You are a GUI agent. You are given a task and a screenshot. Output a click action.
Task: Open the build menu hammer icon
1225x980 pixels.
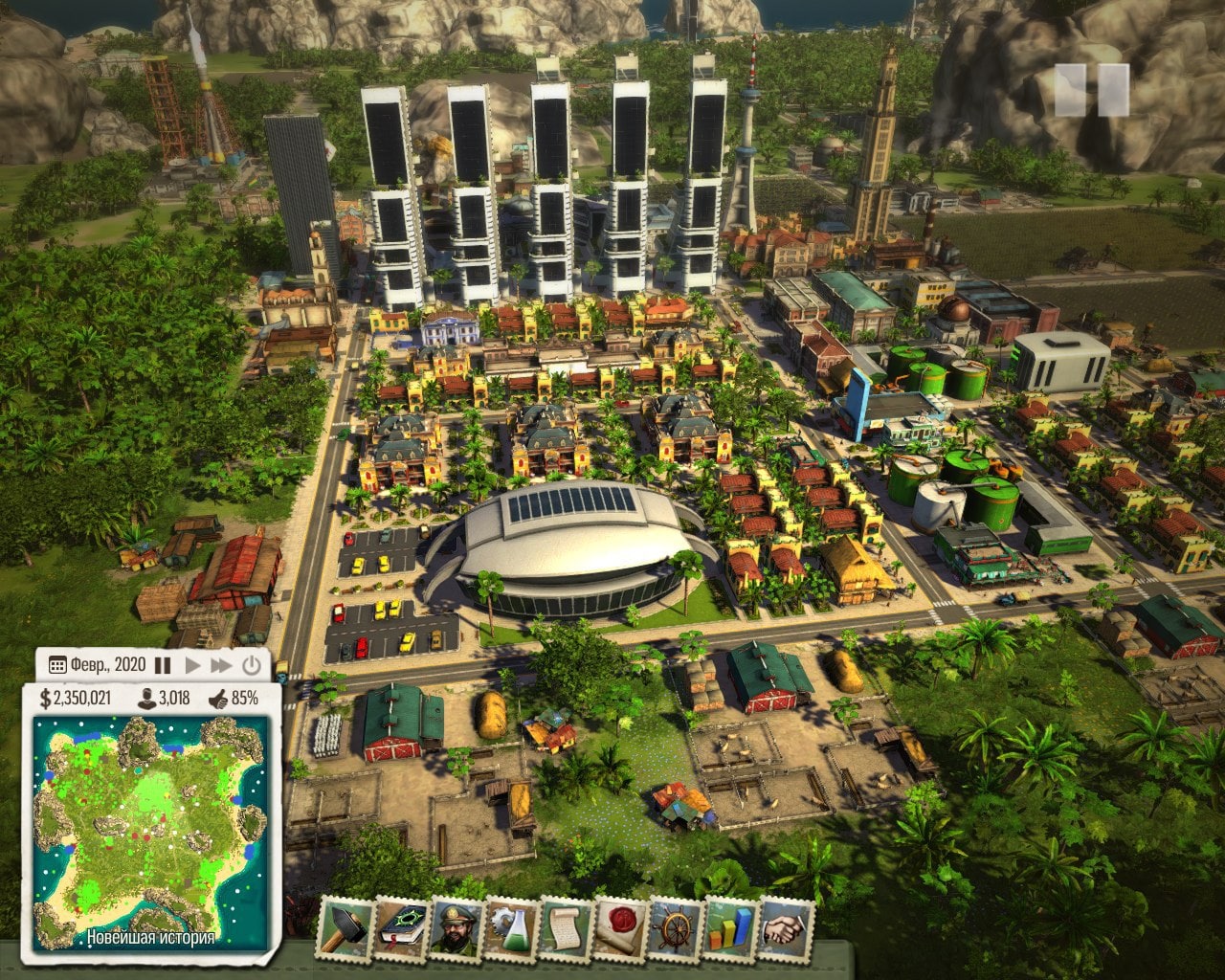tap(345, 925)
